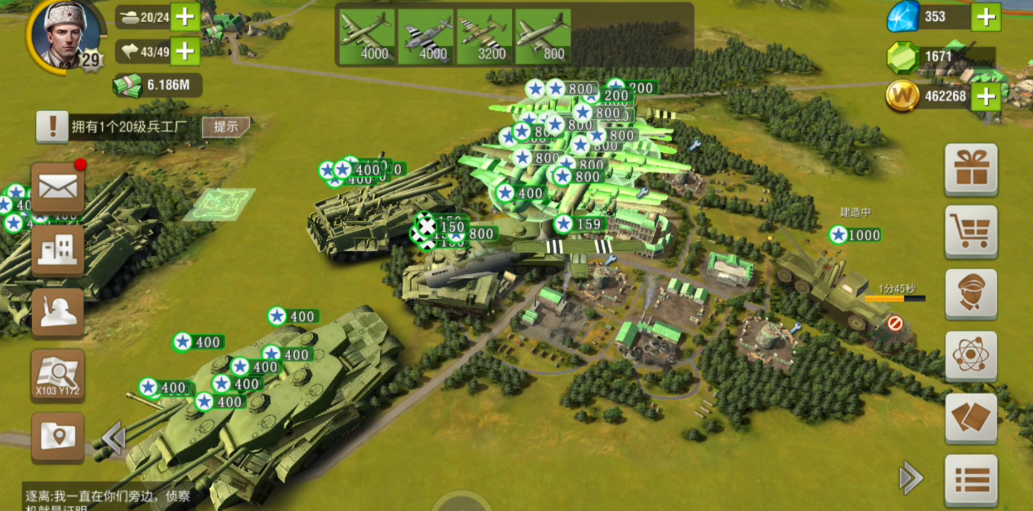
Task: Open the officer commander menu
Action: coord(971,294)
